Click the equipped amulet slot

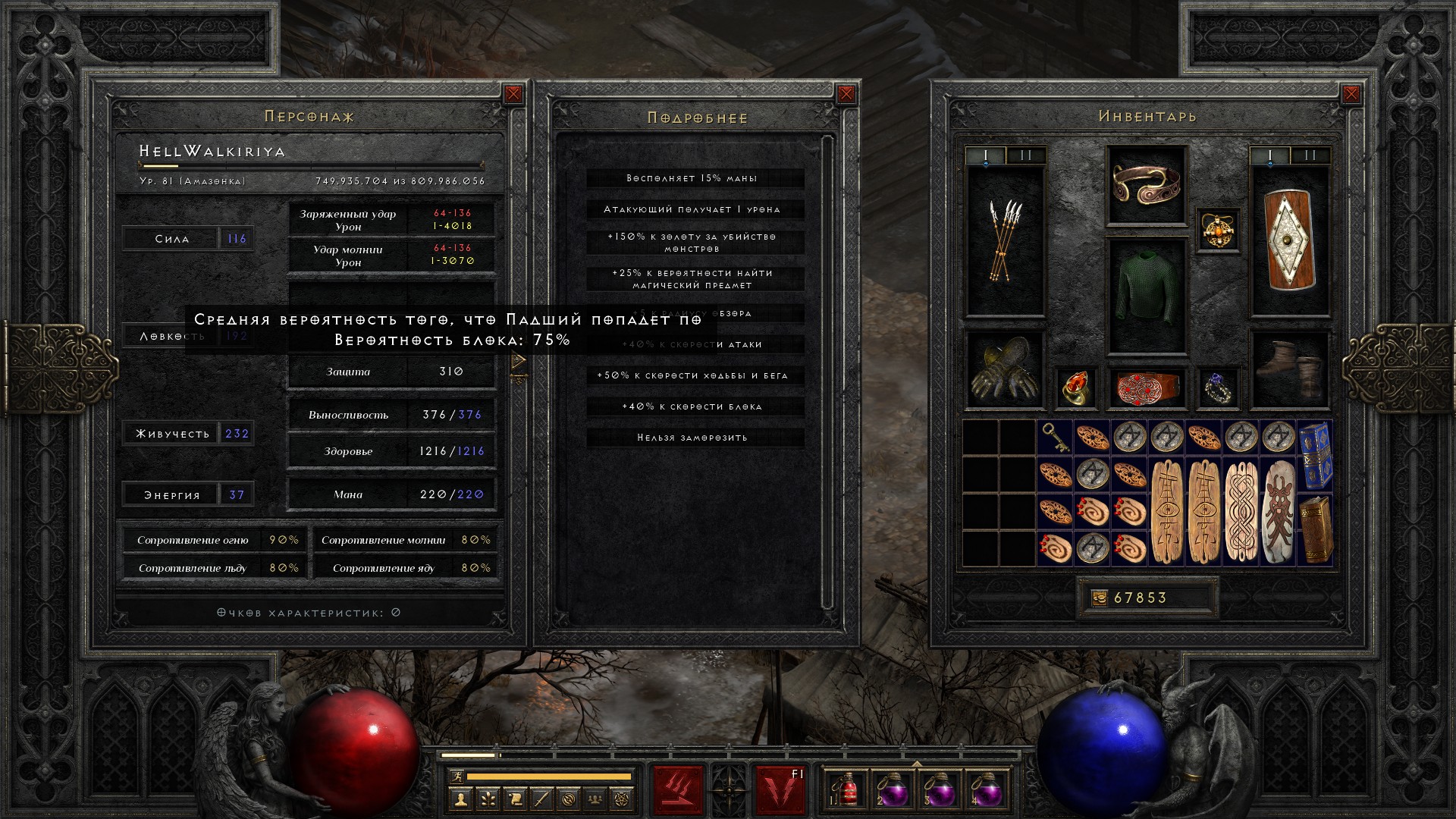1218,230
